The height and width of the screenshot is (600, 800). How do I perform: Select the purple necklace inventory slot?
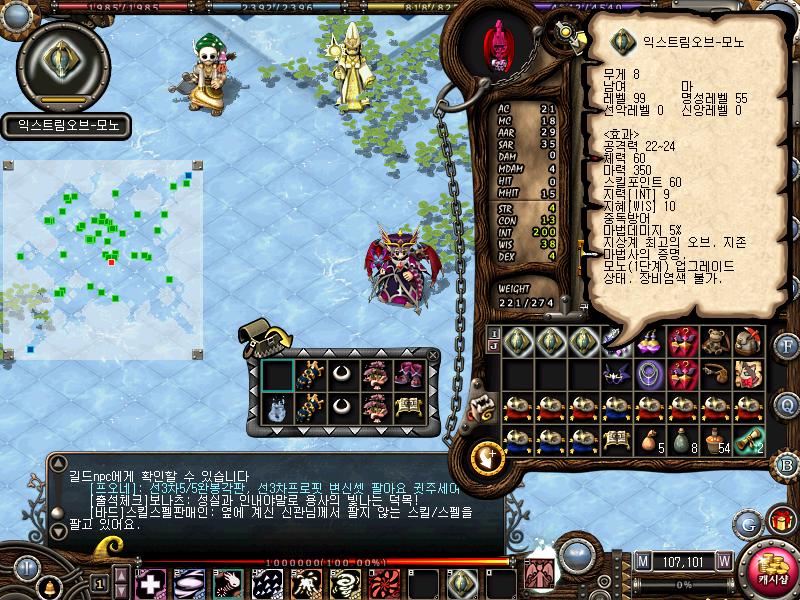649,374
